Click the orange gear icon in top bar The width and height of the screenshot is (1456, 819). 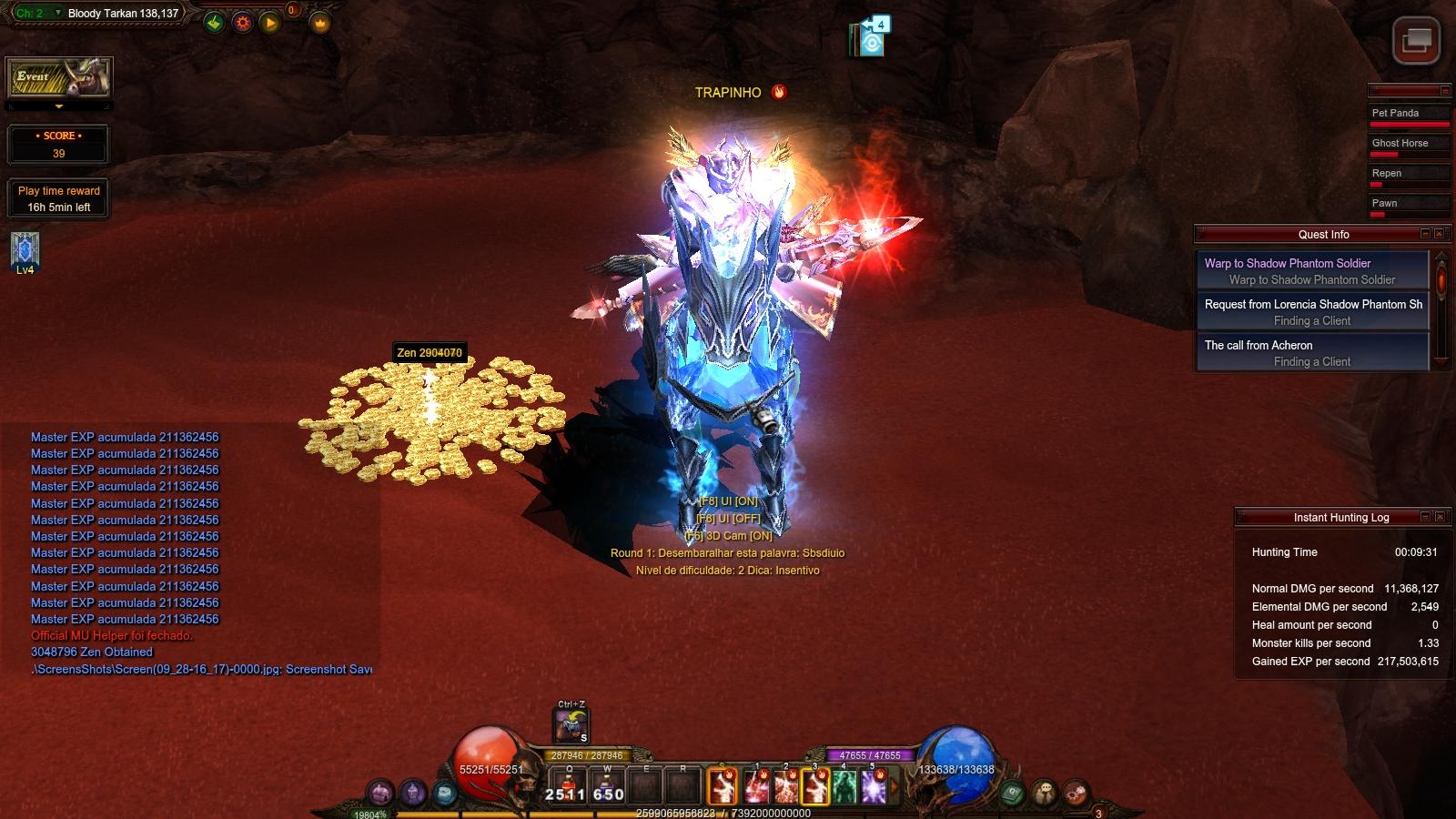pyautogui.click(x=242, y=23)
